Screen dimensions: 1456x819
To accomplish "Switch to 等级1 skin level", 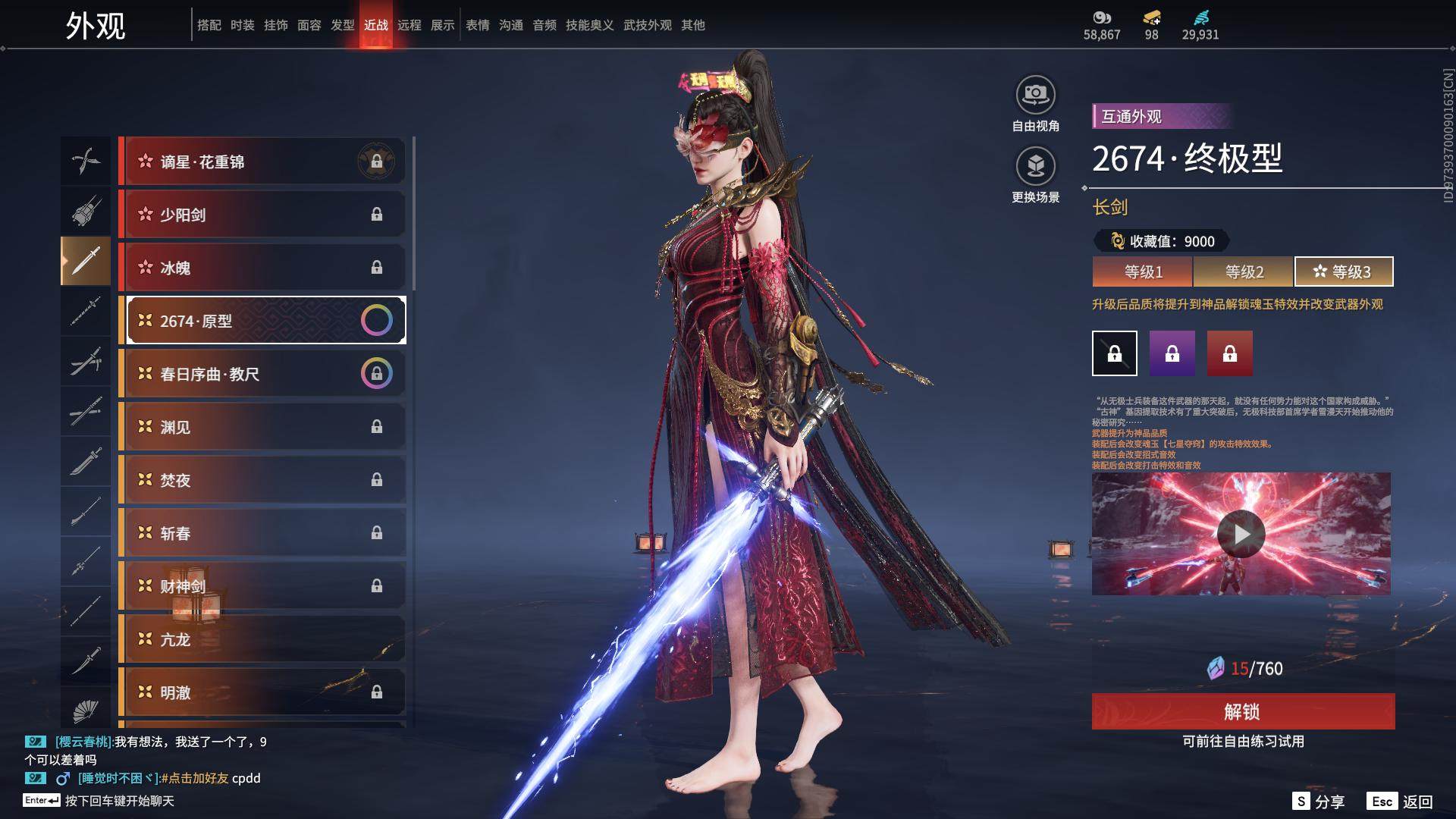I will [x=1143, y=271].
